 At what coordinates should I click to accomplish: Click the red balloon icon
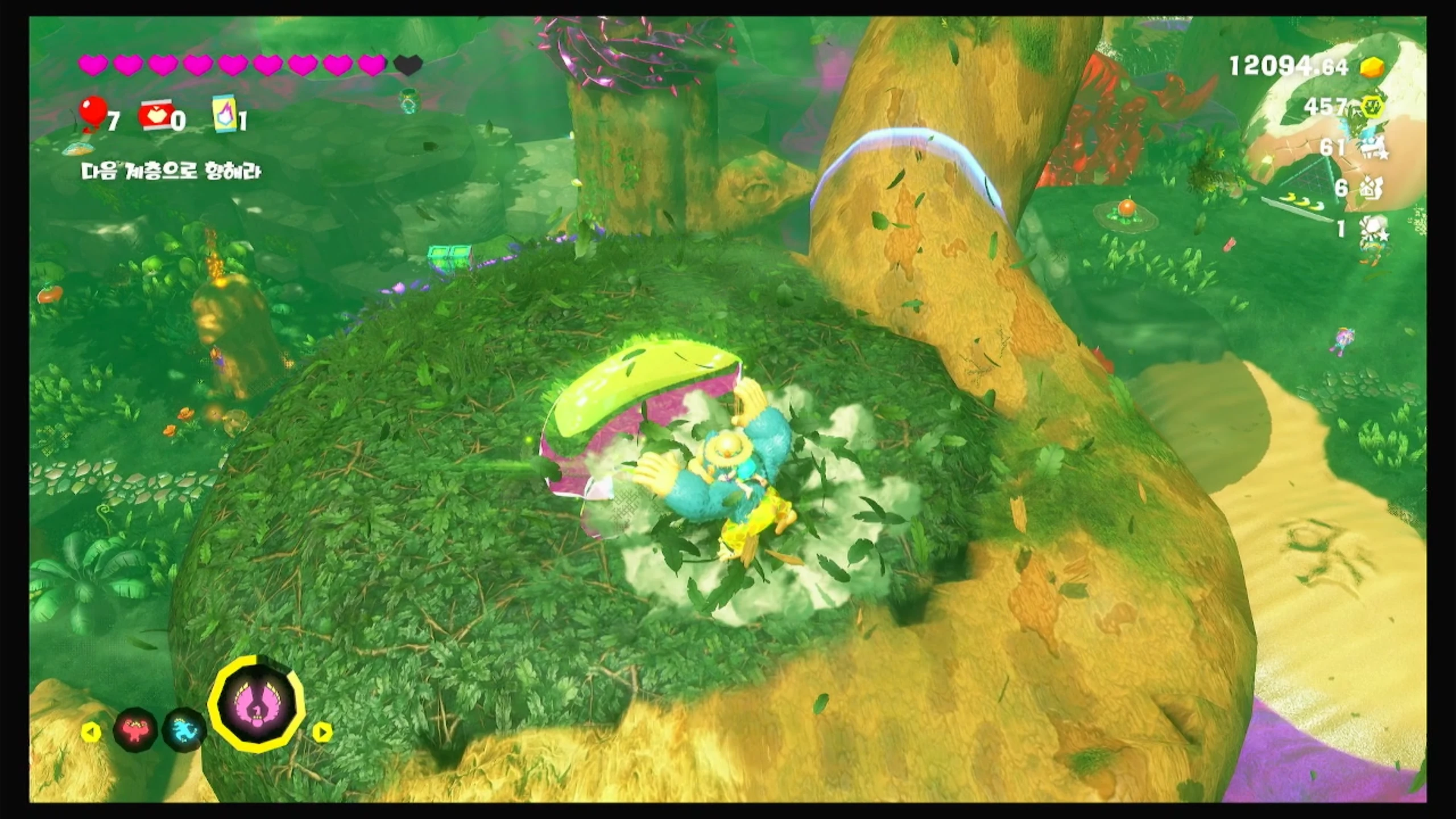point(93,113)
